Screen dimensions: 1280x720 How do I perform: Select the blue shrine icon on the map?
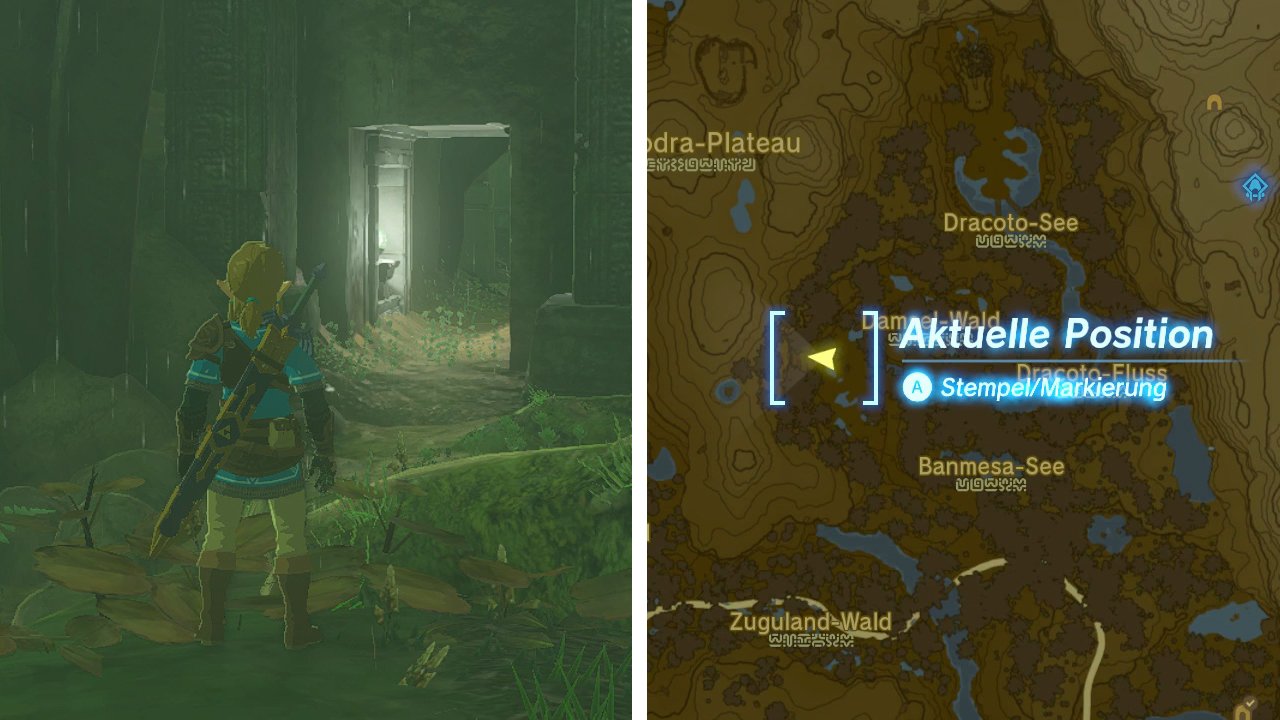[x=1253, y=186]
